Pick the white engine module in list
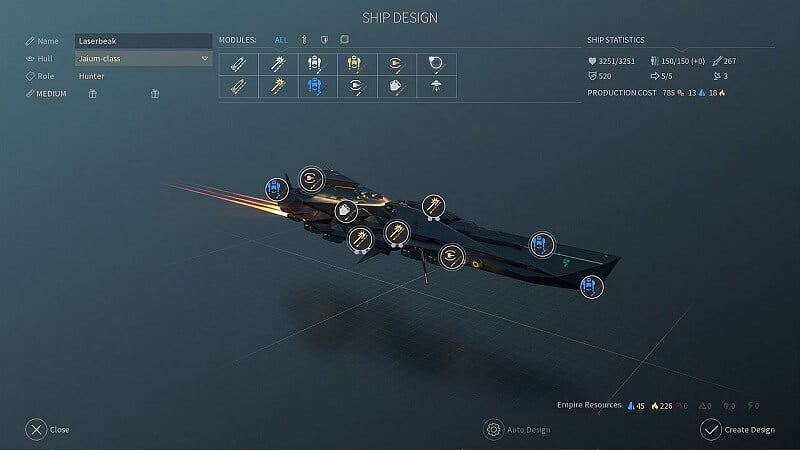This screenshot has width=800, height=450. point(355,87)
